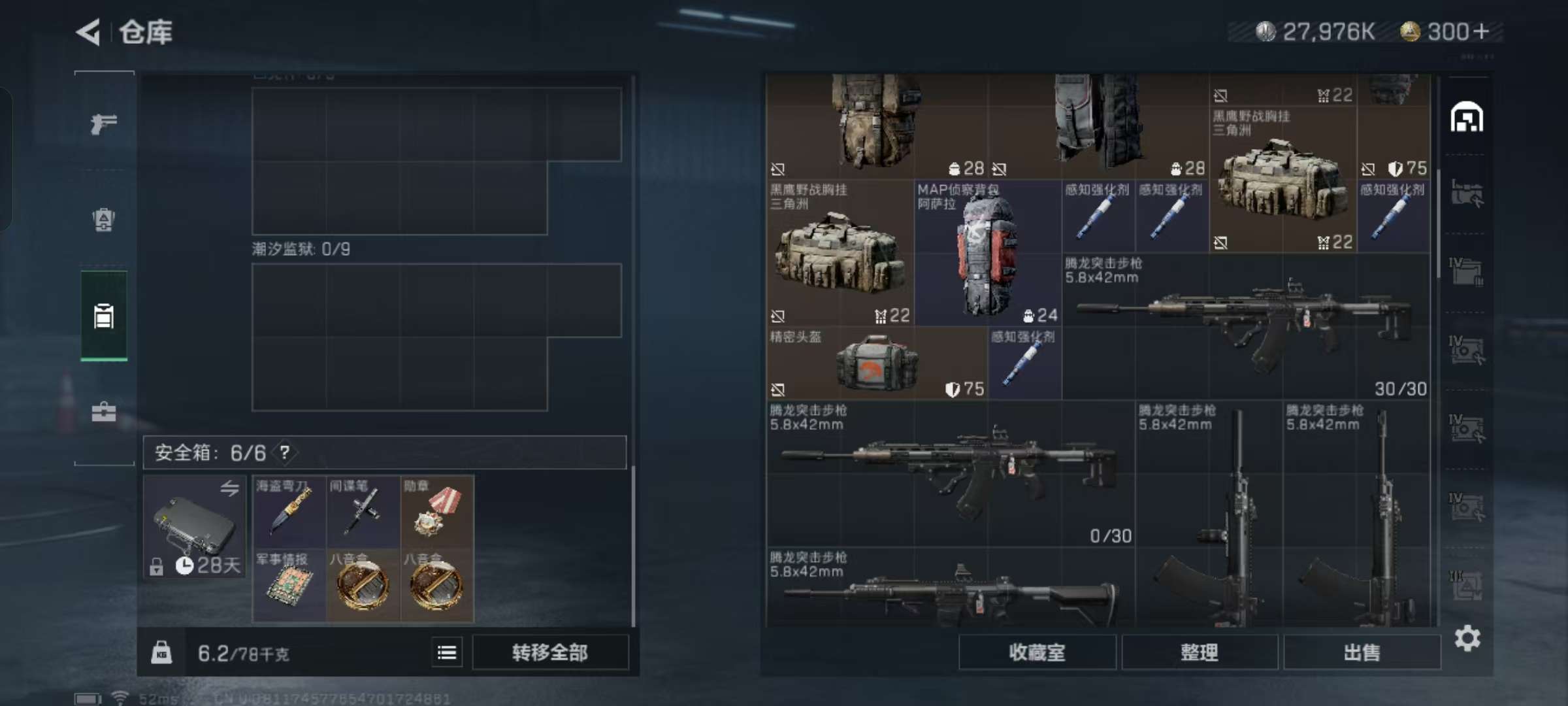1568x706 pixels.
Task: Select the 海盗弯刀 pirate sword item
Action: (x=289, y=512)
